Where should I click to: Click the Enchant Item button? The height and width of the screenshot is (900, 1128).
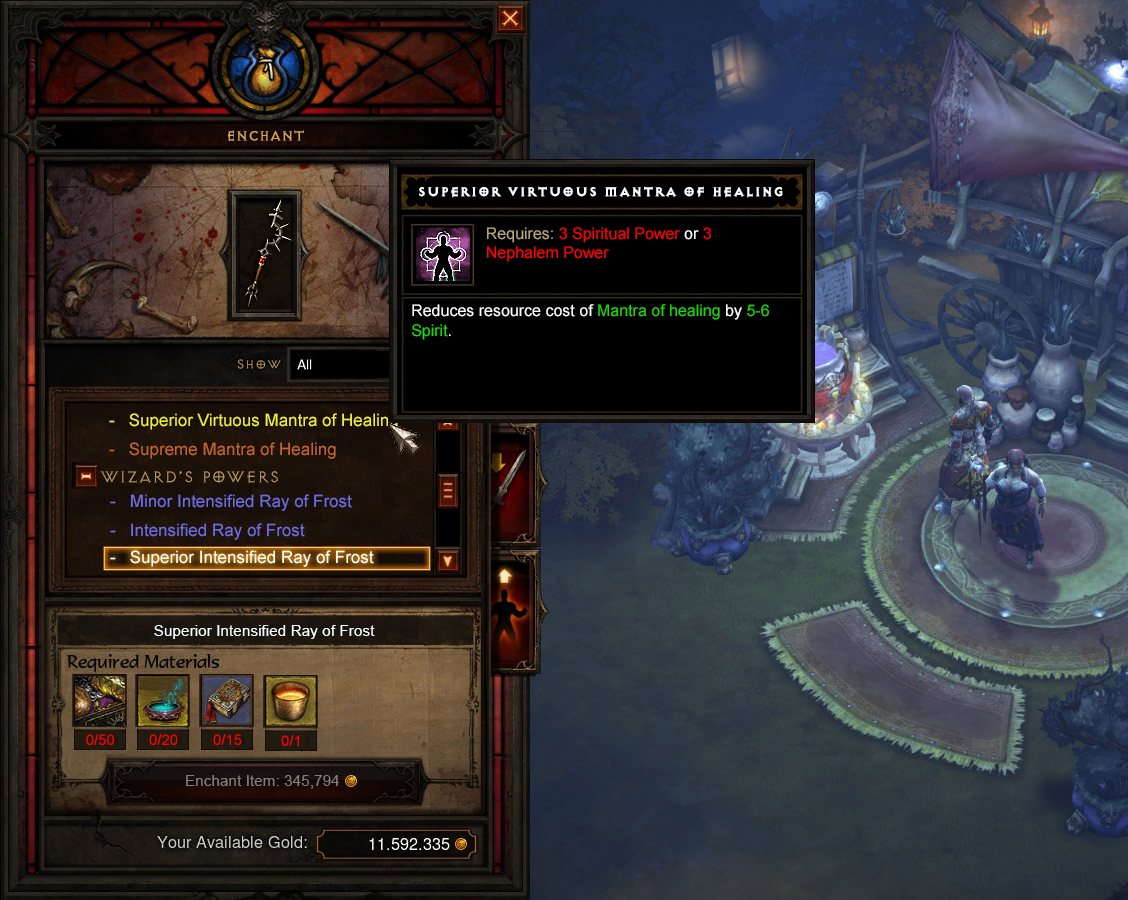coord(270,781)
